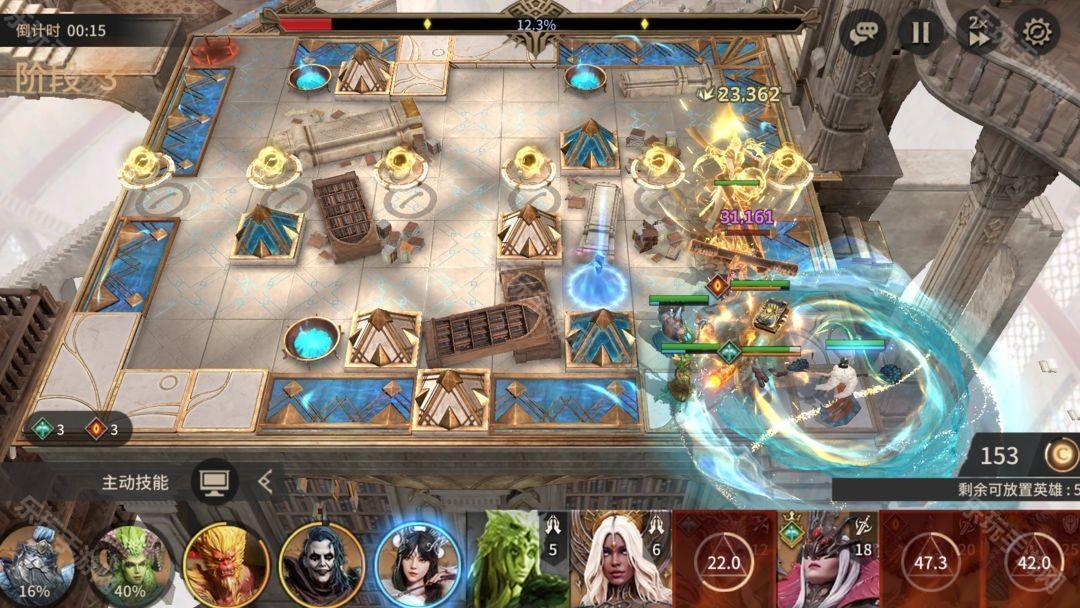The image size is (1080, 608).
Task: Toggle the 2x speed fast-forward
Action: (978, 32)
